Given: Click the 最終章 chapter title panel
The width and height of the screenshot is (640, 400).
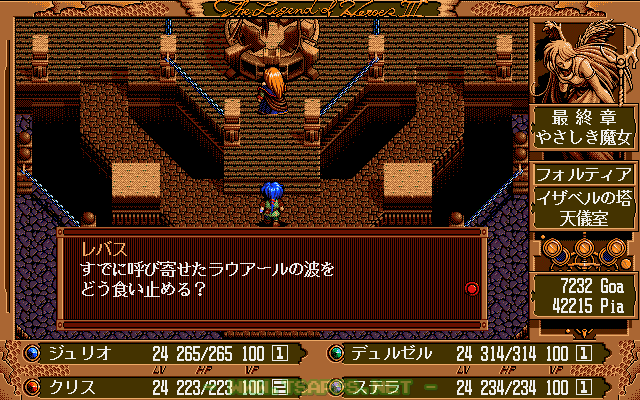Looking at the screenshot, I should click(583, 128).
